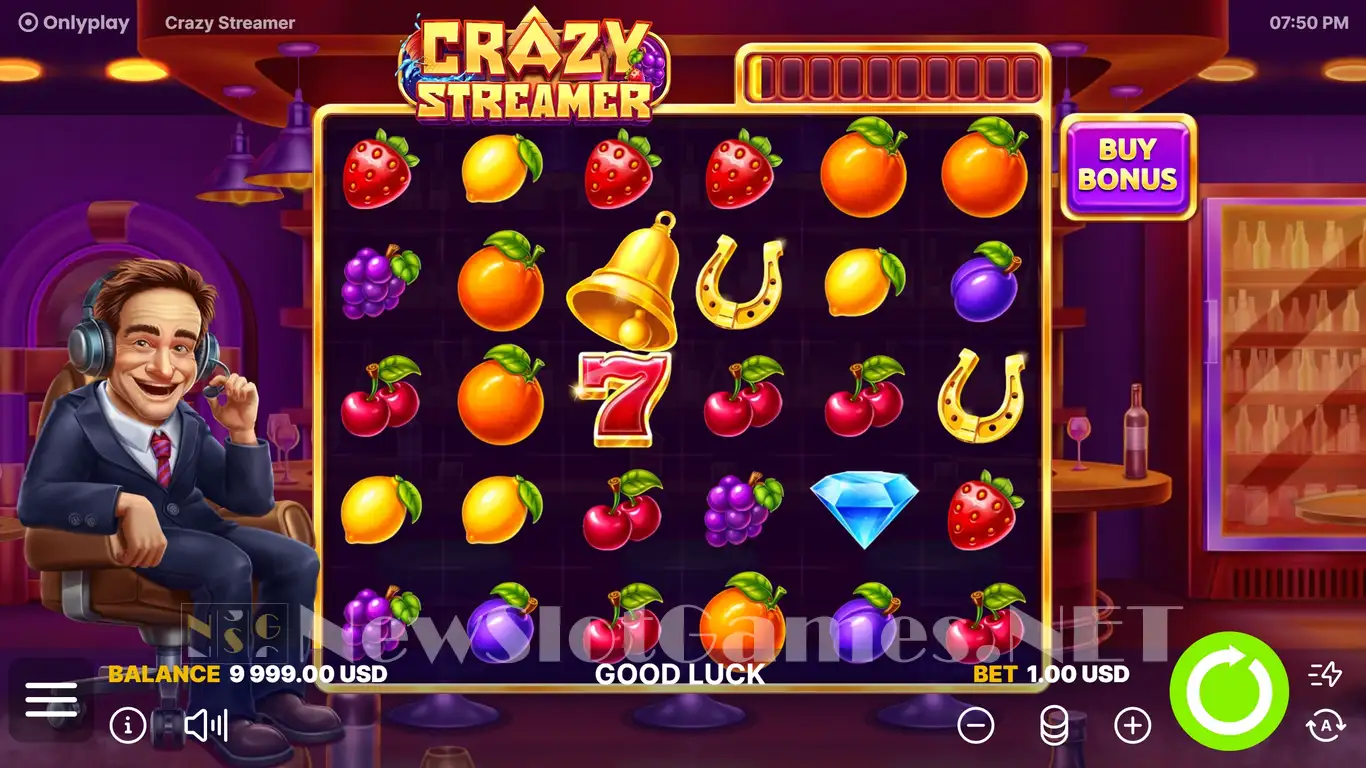The image size is (1366, 768).
Task: Open the Buy Bonus offer
Action: pyautogui.click(x=1128, y=165)
